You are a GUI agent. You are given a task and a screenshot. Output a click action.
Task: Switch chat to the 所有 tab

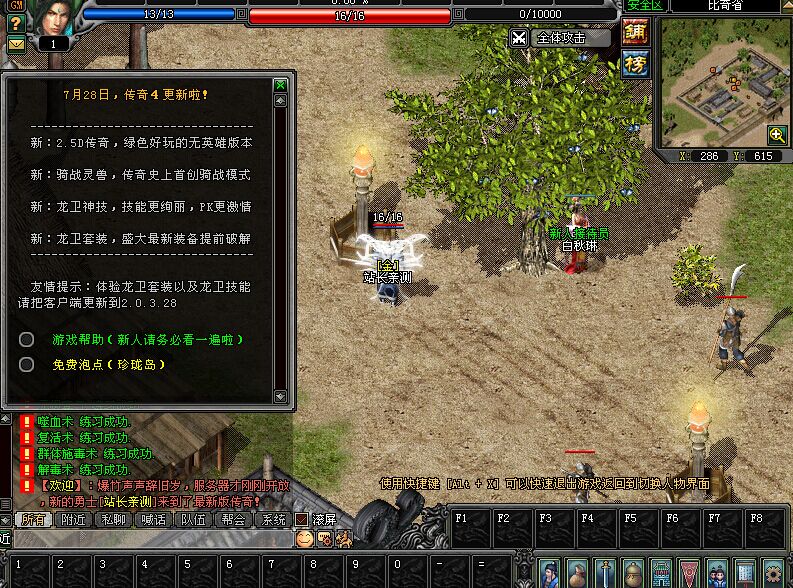33,519
